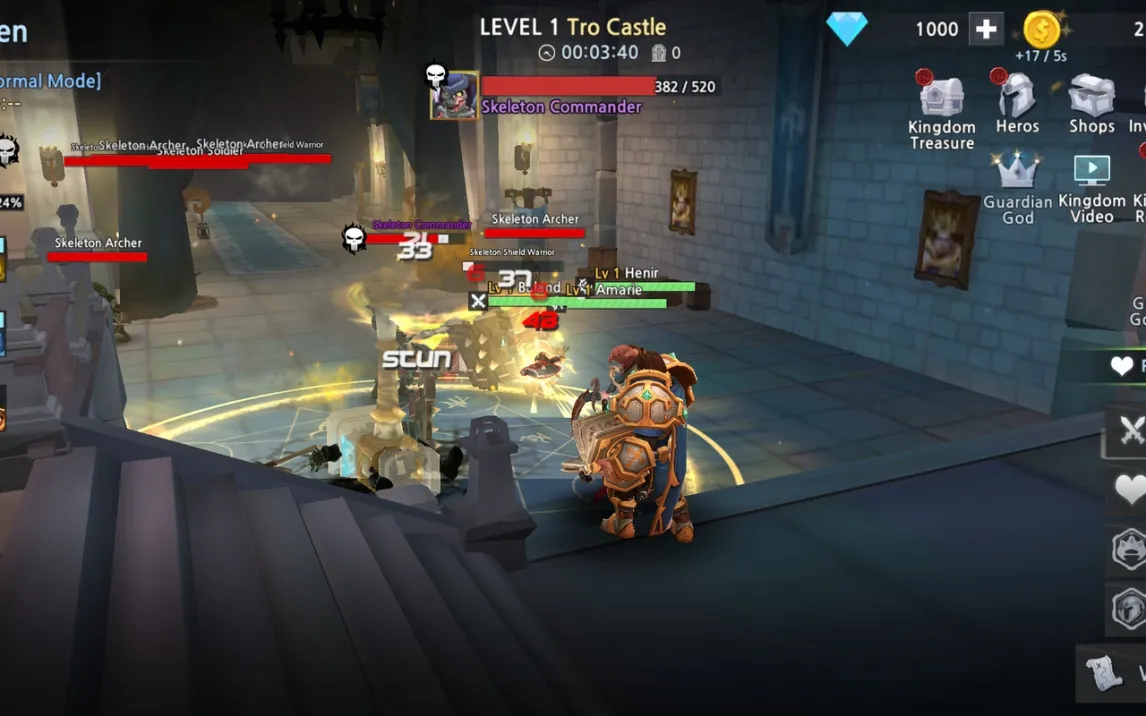1146x716 pixels.
Task: Select the hexagon knight helmet button
Action: pos(1130,607)
